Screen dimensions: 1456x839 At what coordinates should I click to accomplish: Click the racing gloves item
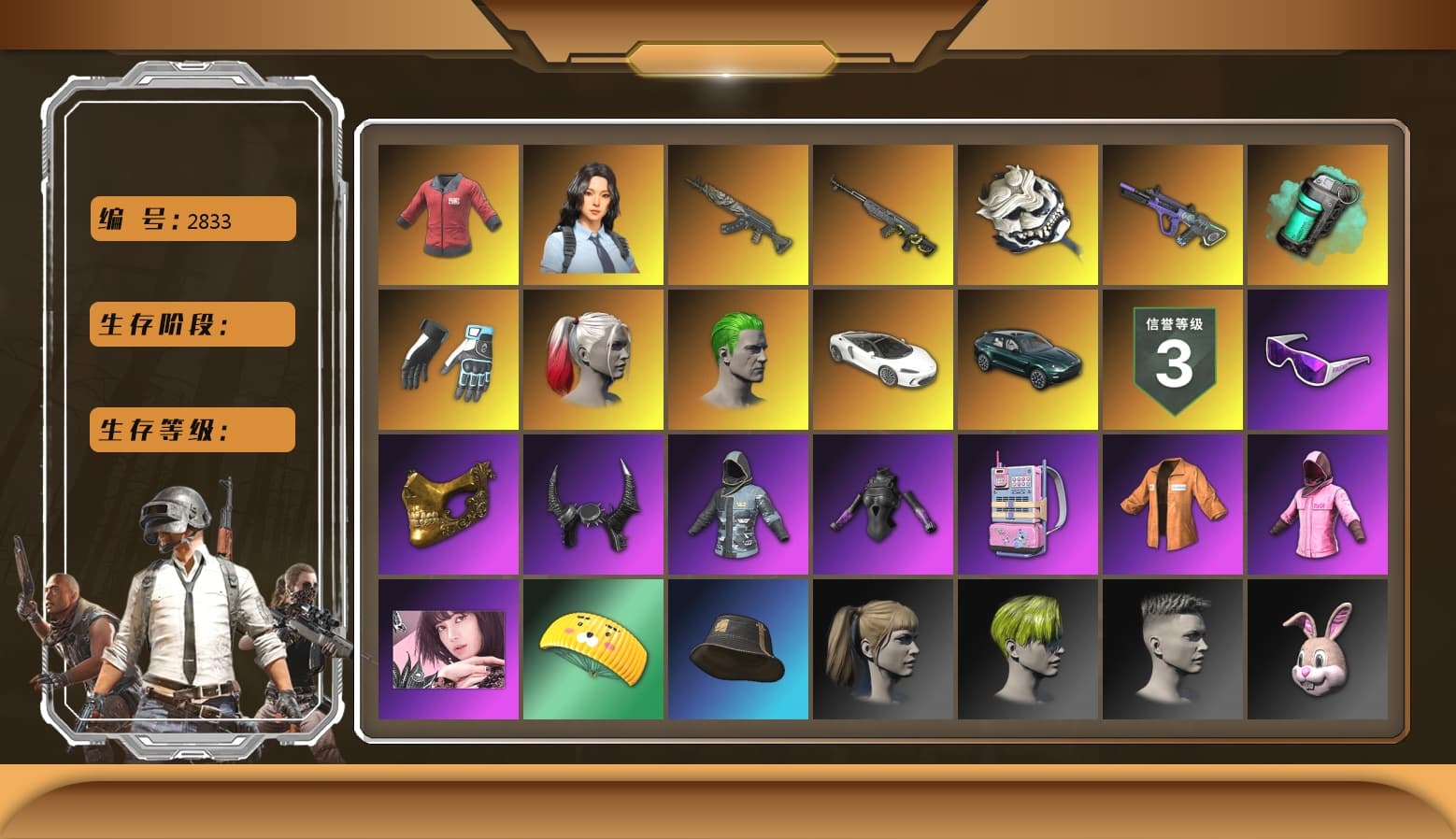pos(447,359)
